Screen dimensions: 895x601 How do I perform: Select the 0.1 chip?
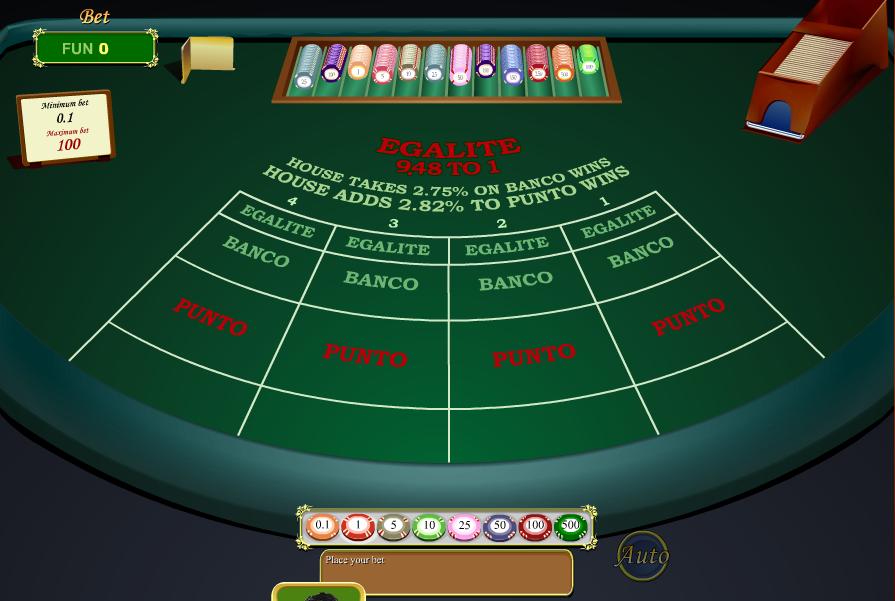click(x=322, y=525)
